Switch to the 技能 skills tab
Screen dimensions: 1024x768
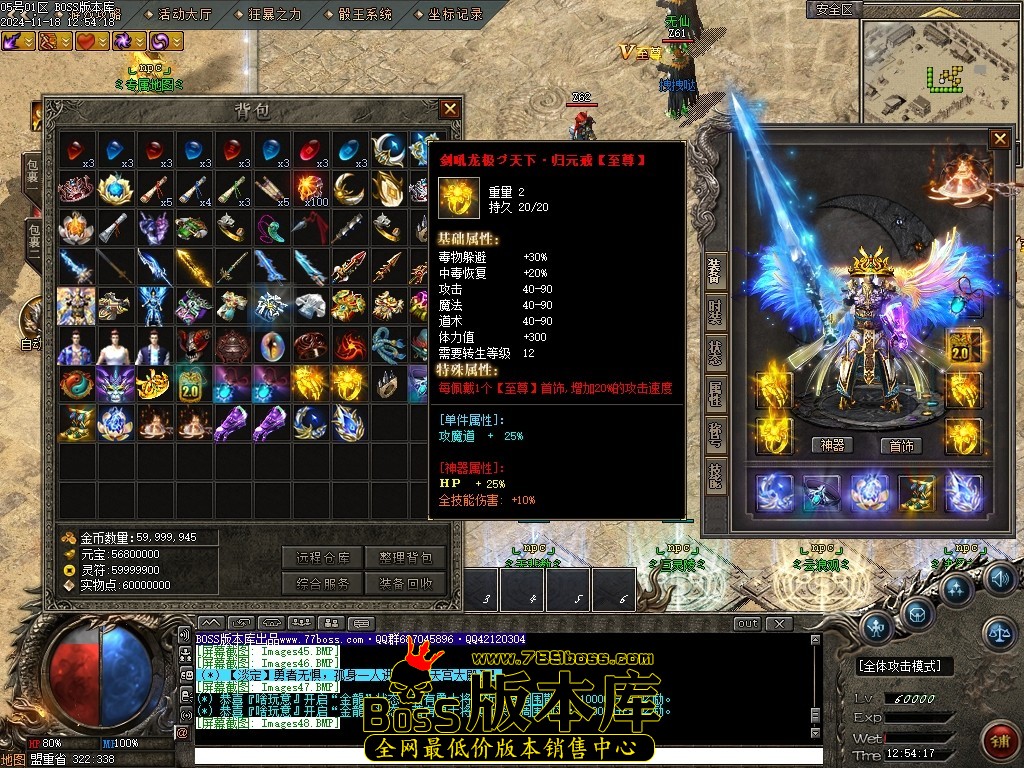click(x=715, y=475)
